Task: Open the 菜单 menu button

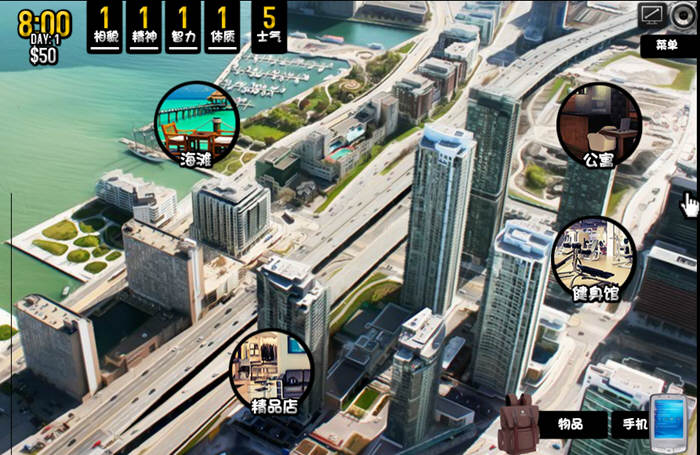Action: pyautogui.click(x=667, y=45)
